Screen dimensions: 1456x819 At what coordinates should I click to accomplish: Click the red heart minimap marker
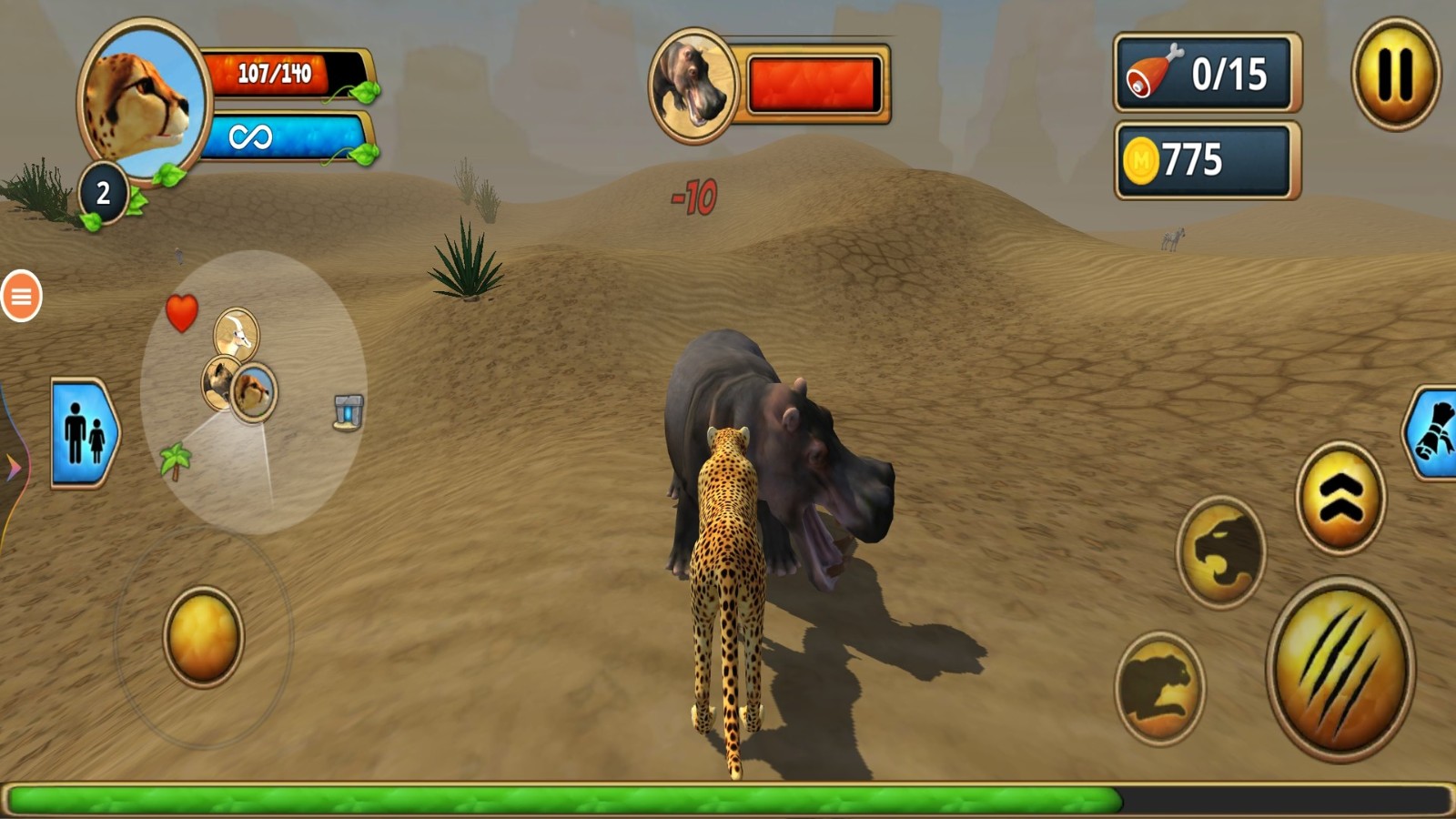[181, 313]
